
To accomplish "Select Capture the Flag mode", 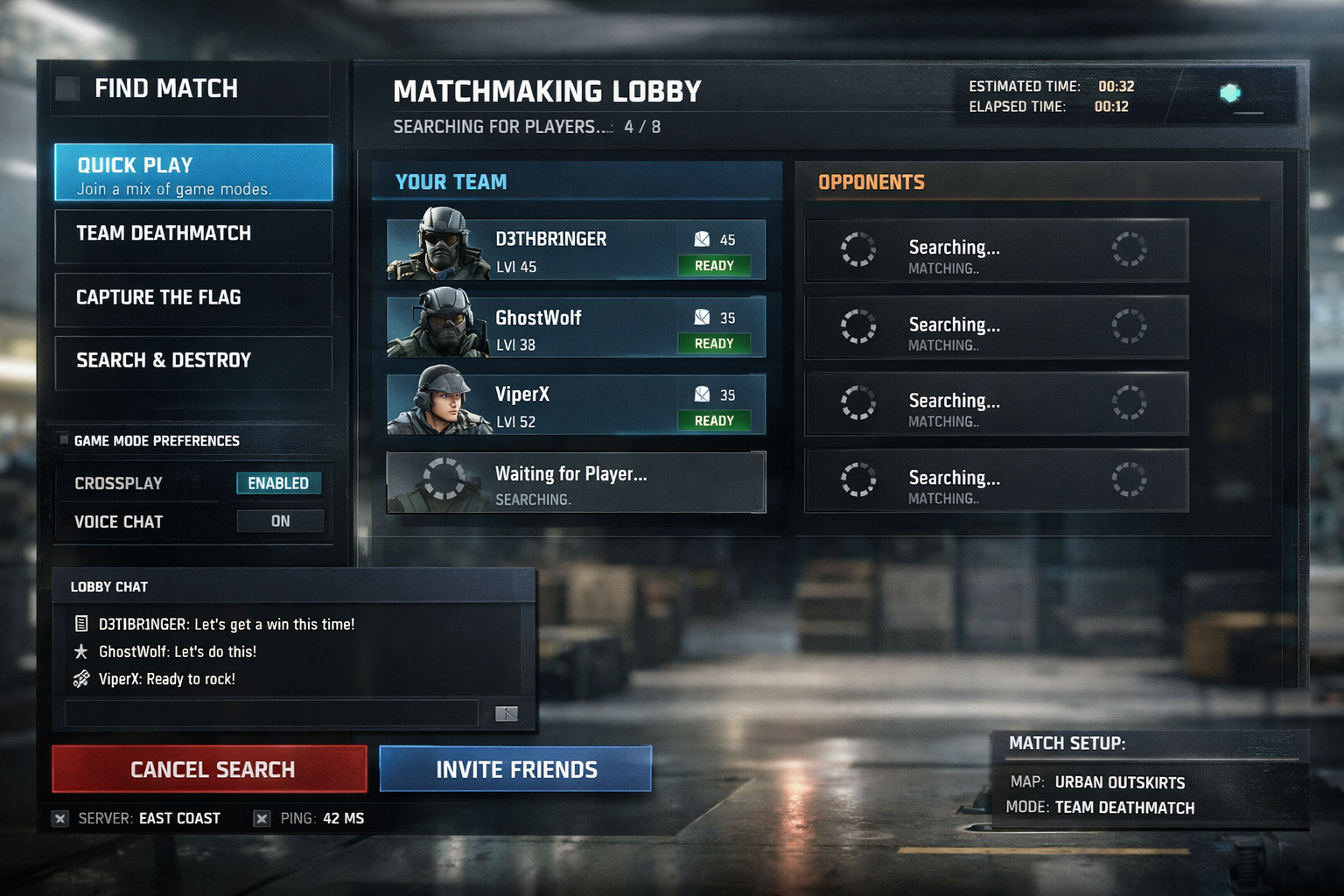I will click(193, 298).
